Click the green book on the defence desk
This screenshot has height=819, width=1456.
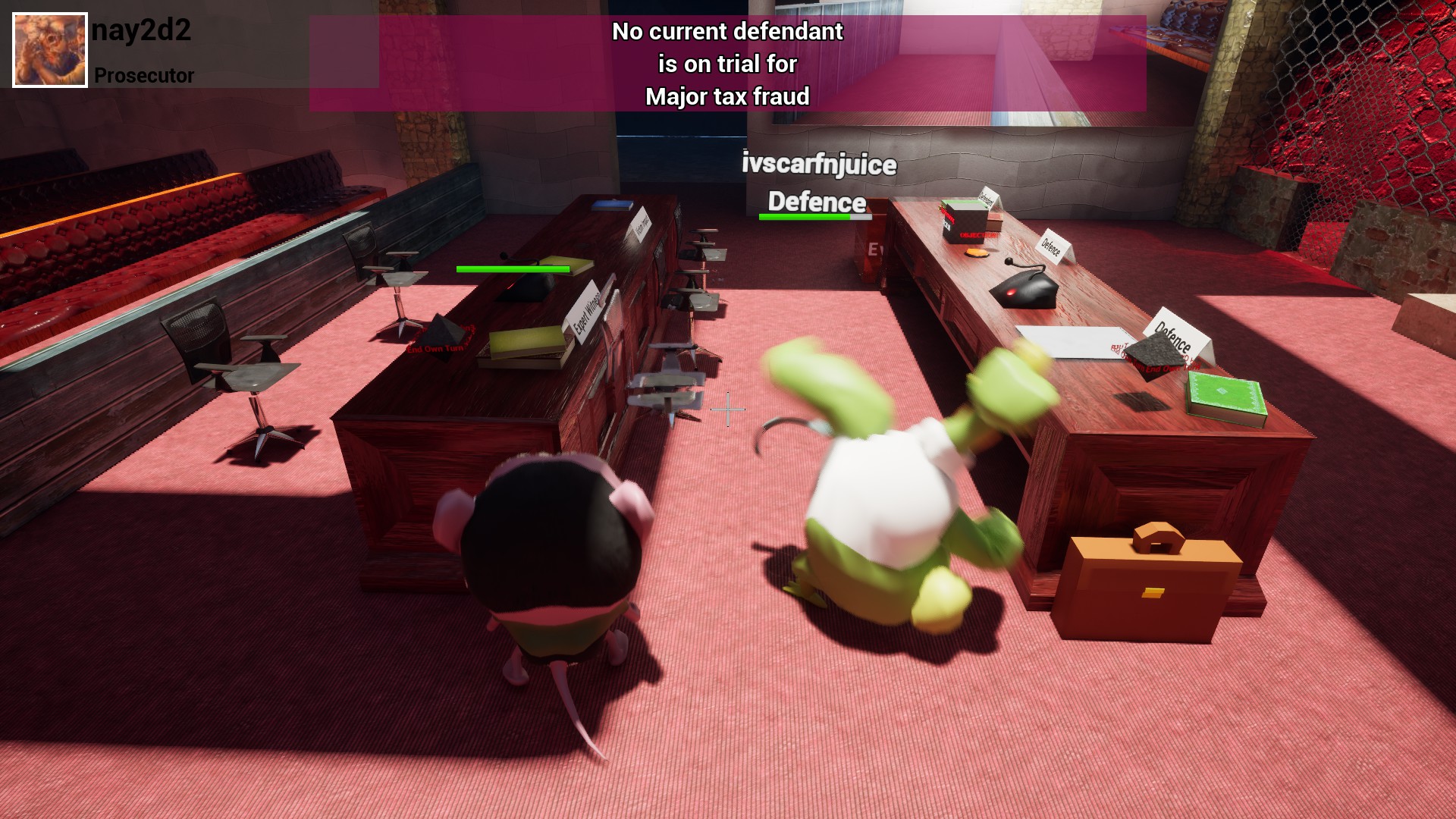click(1225, 391)
